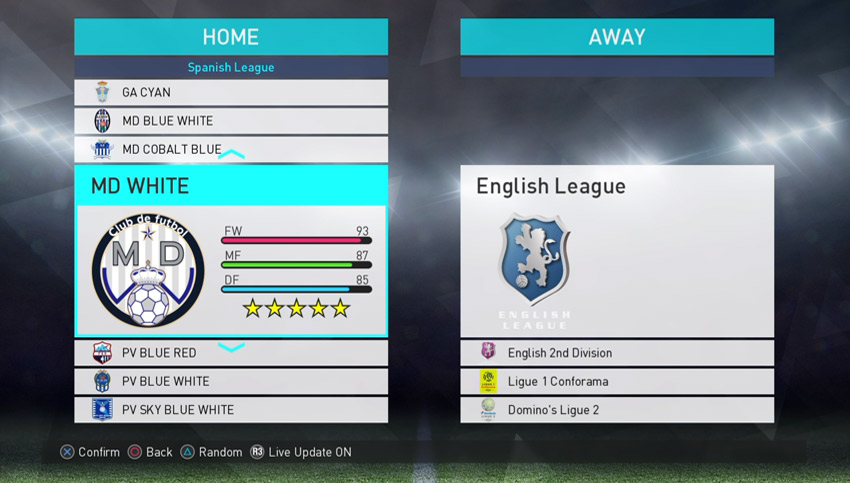Open the English League panel
Viewport: 850px width, 483px height.
(x=616, y=251)
